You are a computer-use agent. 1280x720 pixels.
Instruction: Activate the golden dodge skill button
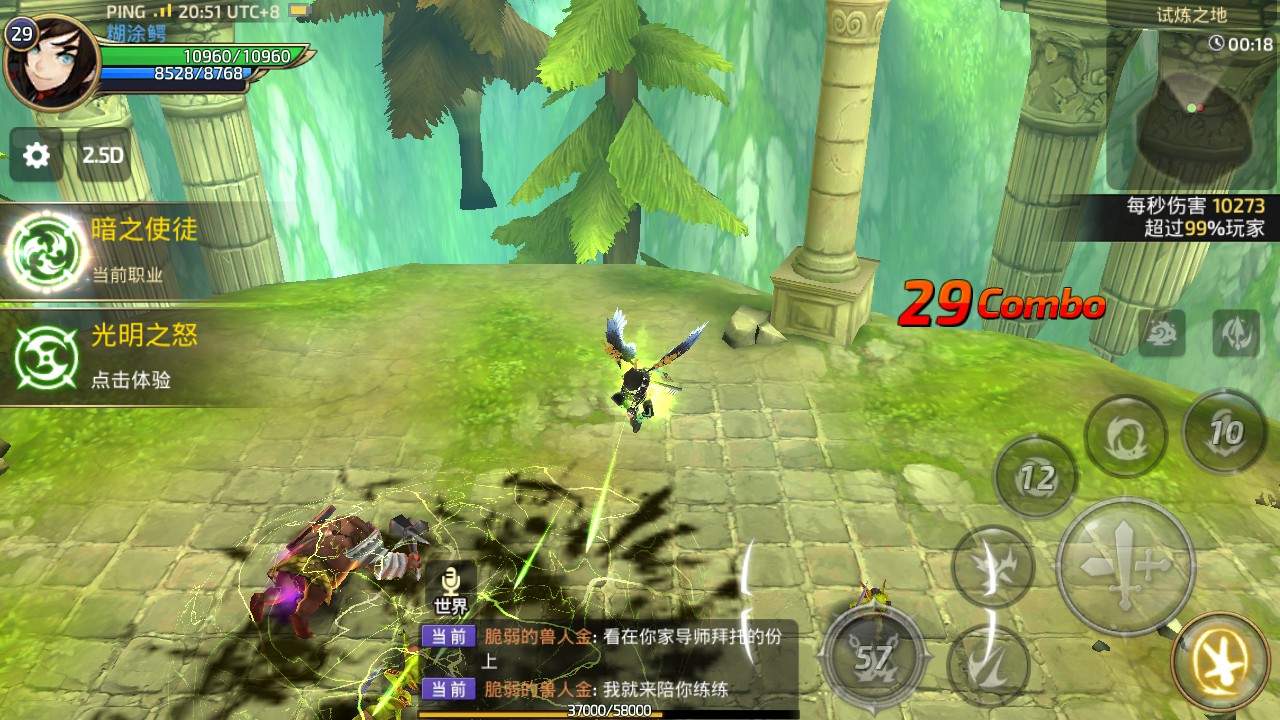1220,661
